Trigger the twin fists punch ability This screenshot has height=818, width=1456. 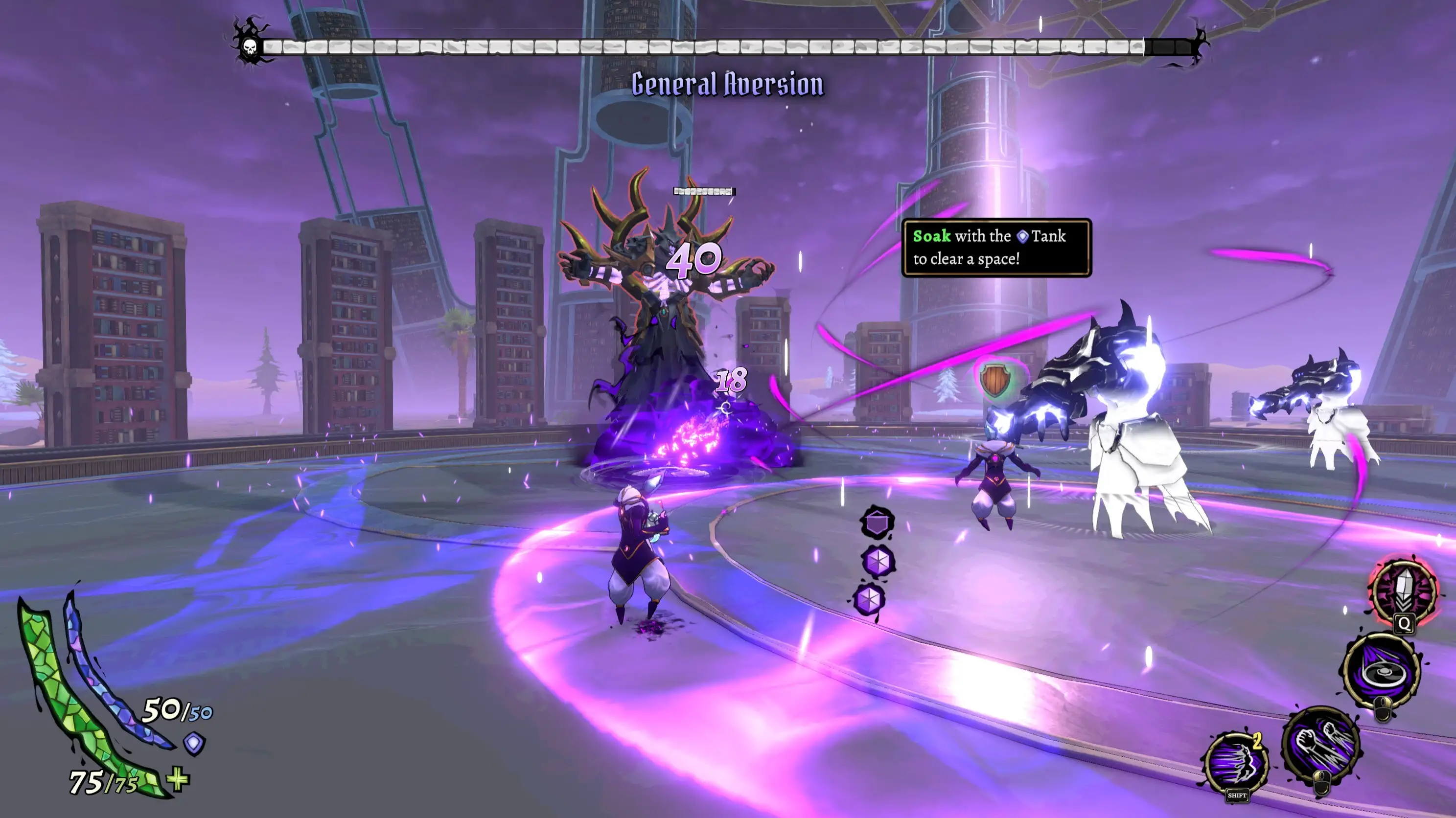click(1320, 745)
